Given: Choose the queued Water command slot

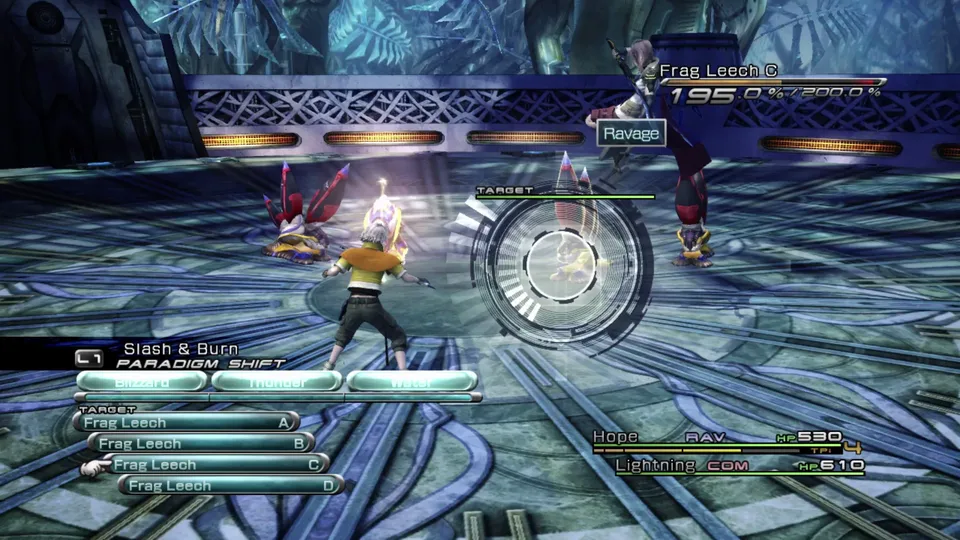Looking at the screenshot, I should [411, 381].
